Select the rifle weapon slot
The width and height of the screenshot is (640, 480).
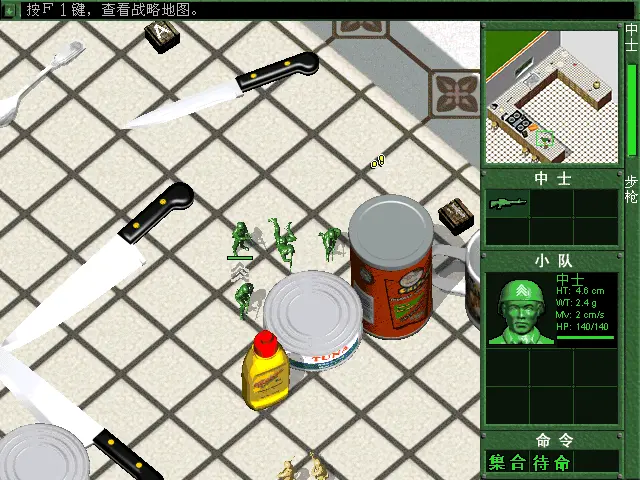click(x=508, y=203)
